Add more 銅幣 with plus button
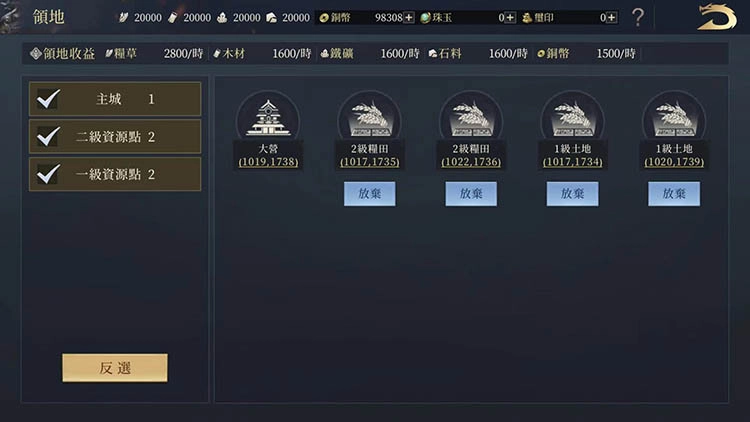The height and width of the screenshot is (422, 750). point(409,18)
